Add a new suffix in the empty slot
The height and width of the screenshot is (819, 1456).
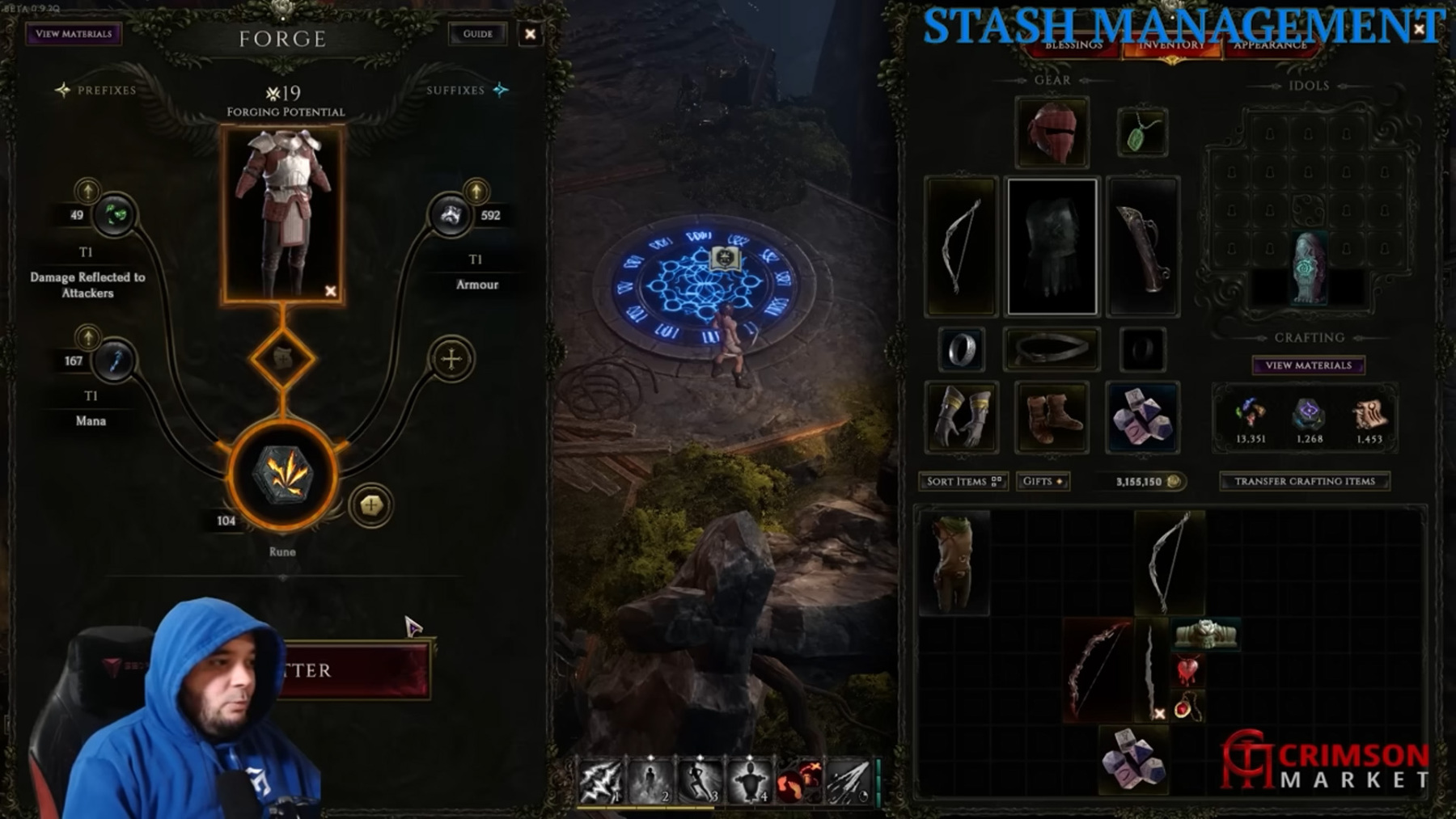tap(451, 358)
